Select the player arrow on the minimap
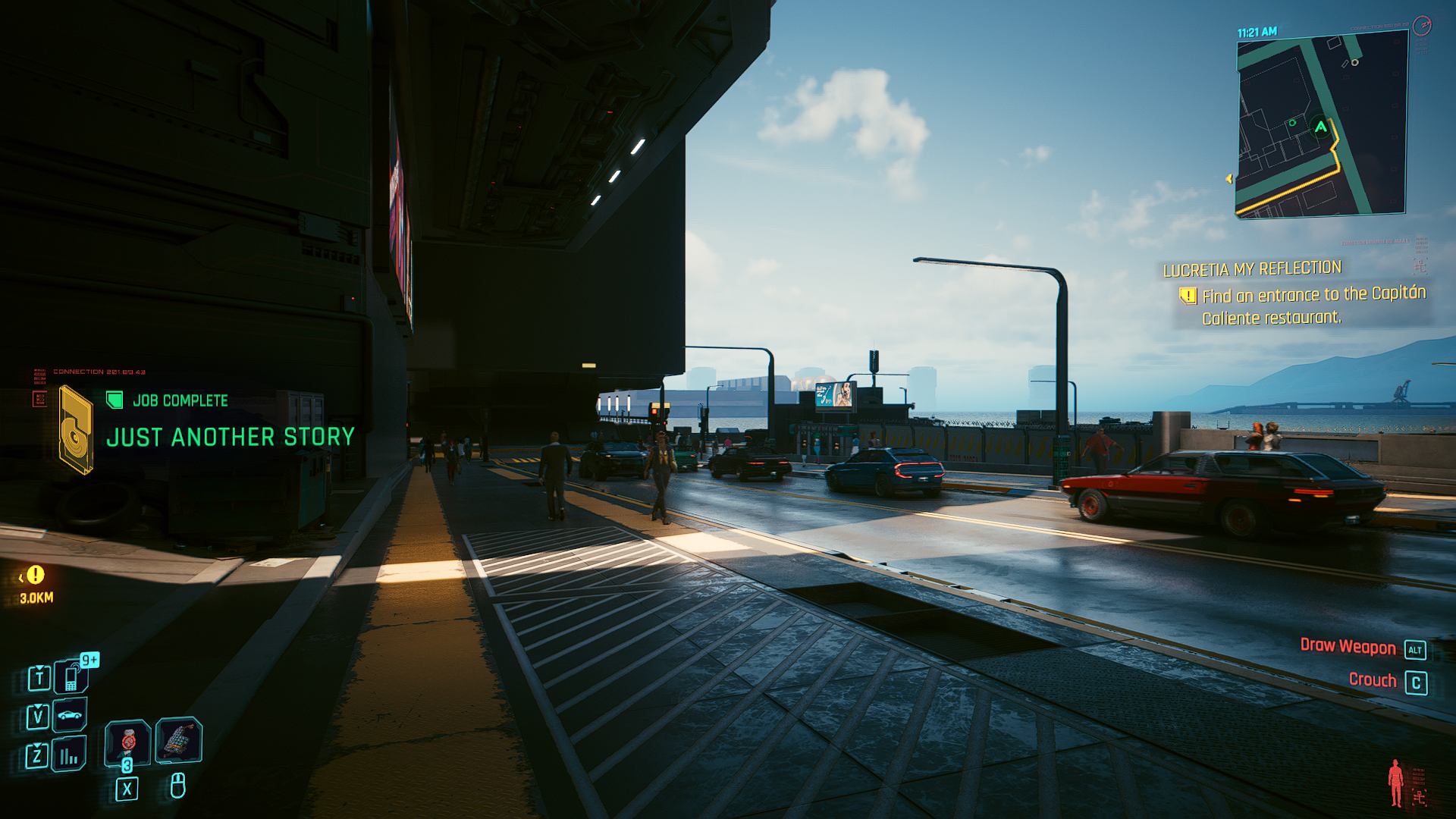Screen dimensions: 1456x819 [x=1321, y=127]
